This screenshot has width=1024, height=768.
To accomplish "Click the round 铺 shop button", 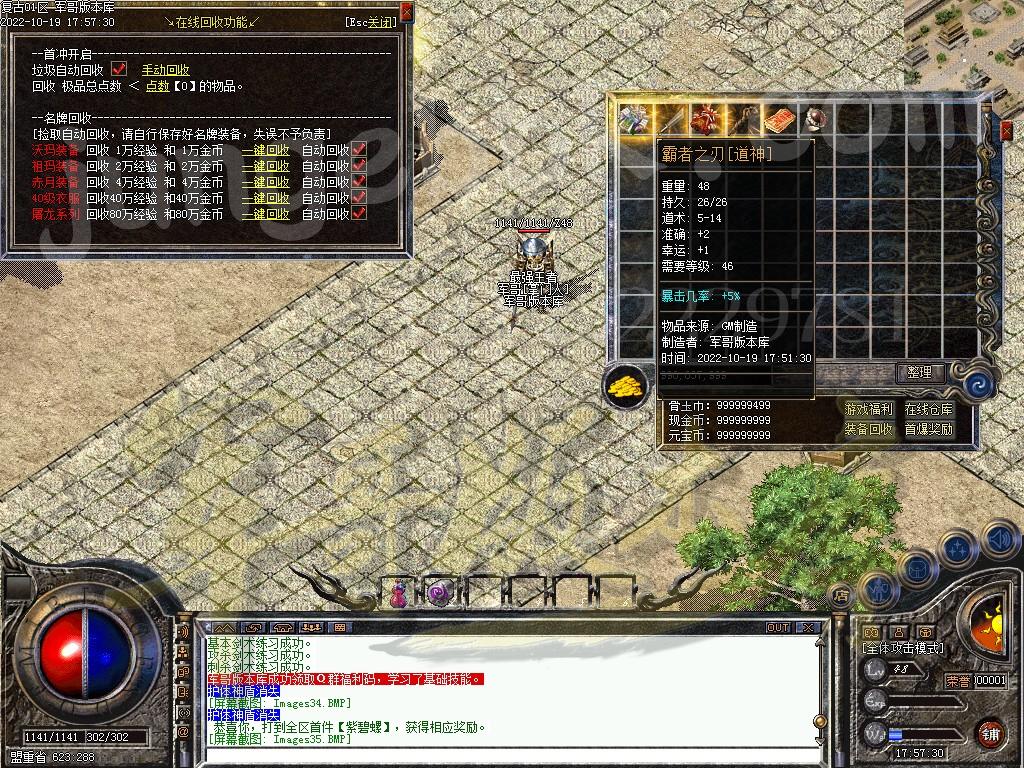I will click(x=991, y=733).
